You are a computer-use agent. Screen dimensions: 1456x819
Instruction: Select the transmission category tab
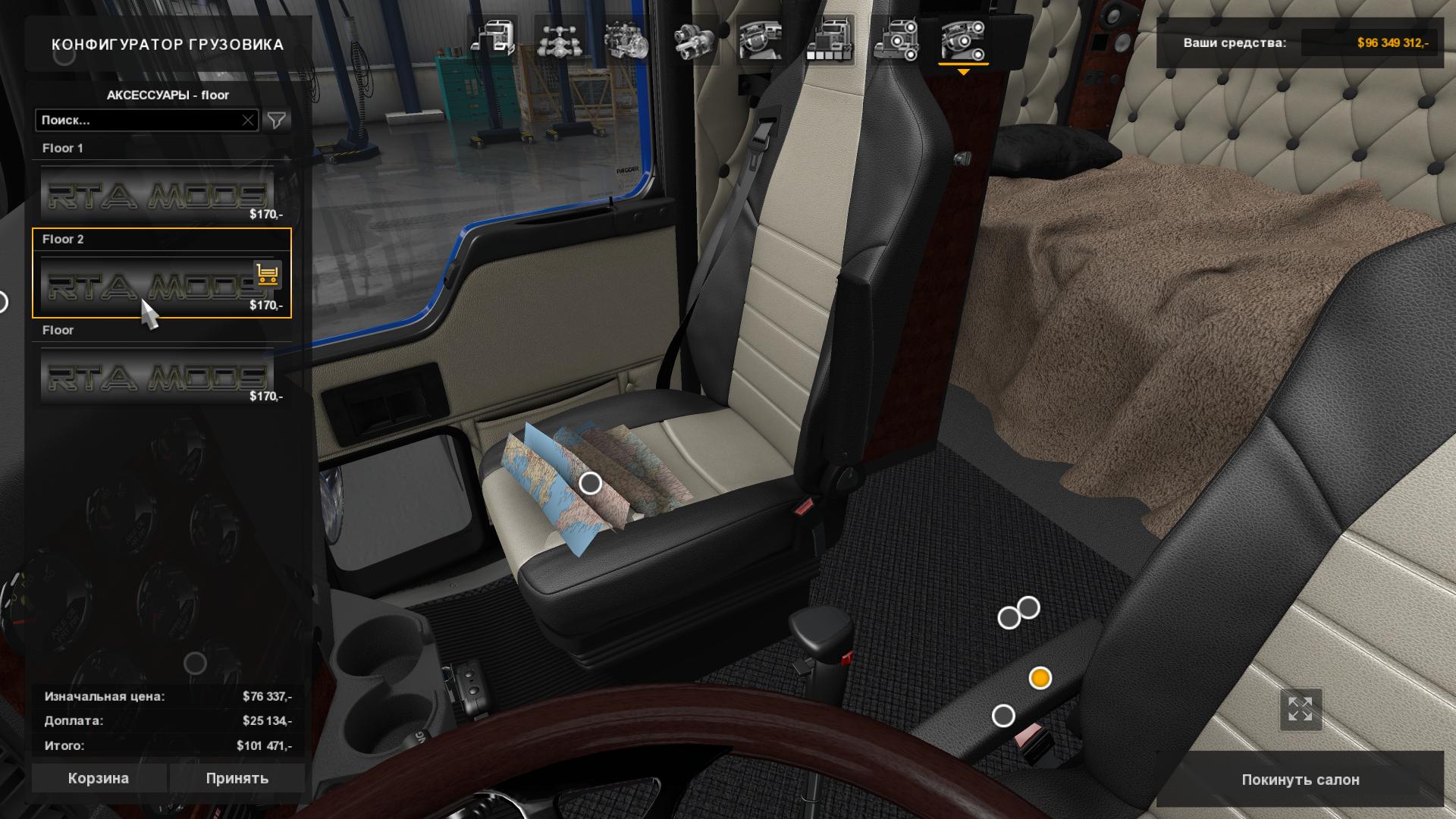point(694,40)
